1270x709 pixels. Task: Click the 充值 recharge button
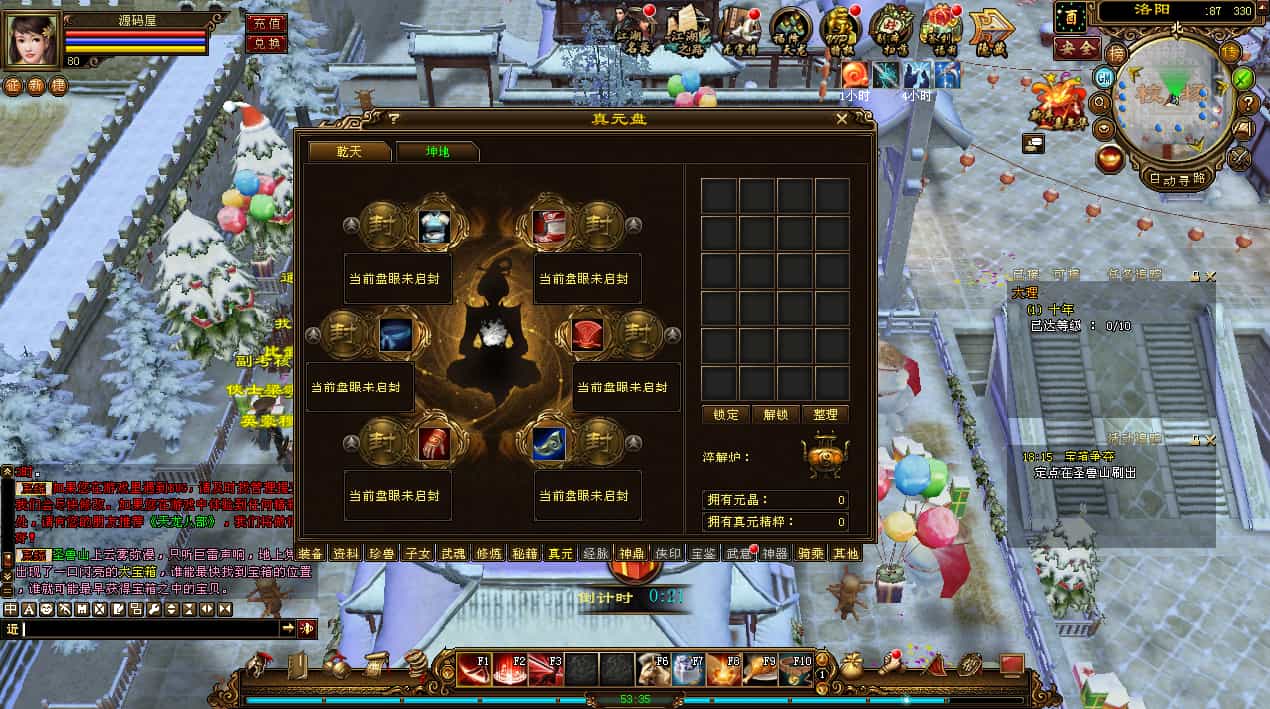[x=266, y=23]
